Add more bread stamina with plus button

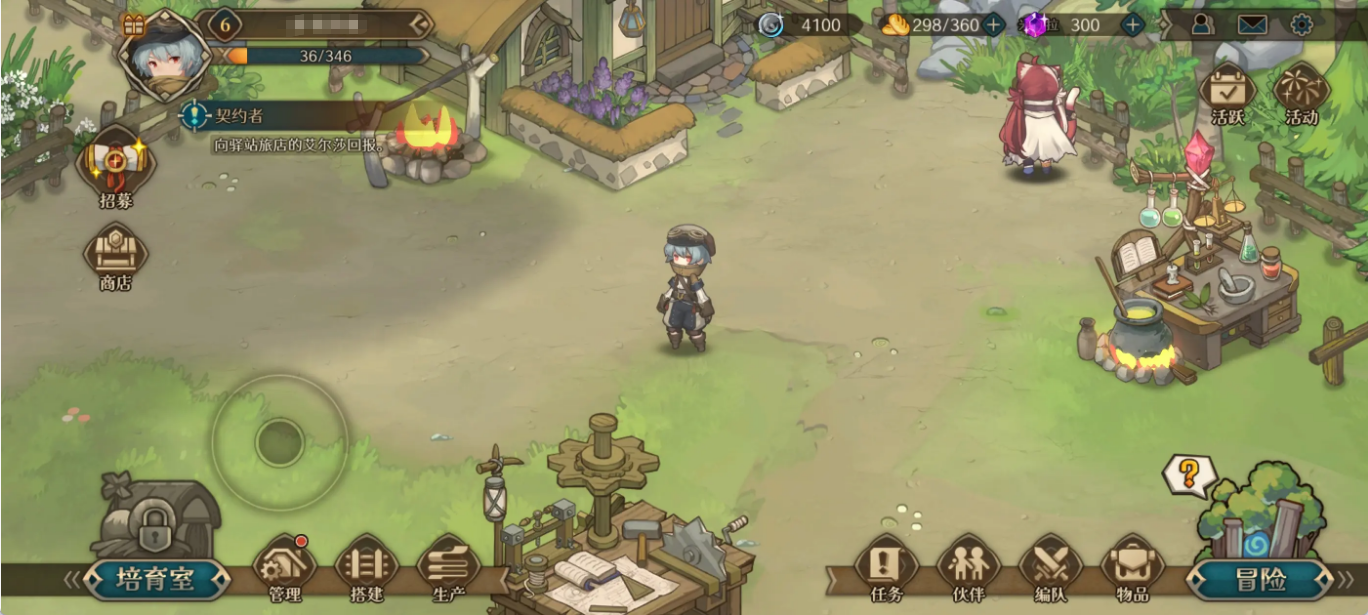993,25
